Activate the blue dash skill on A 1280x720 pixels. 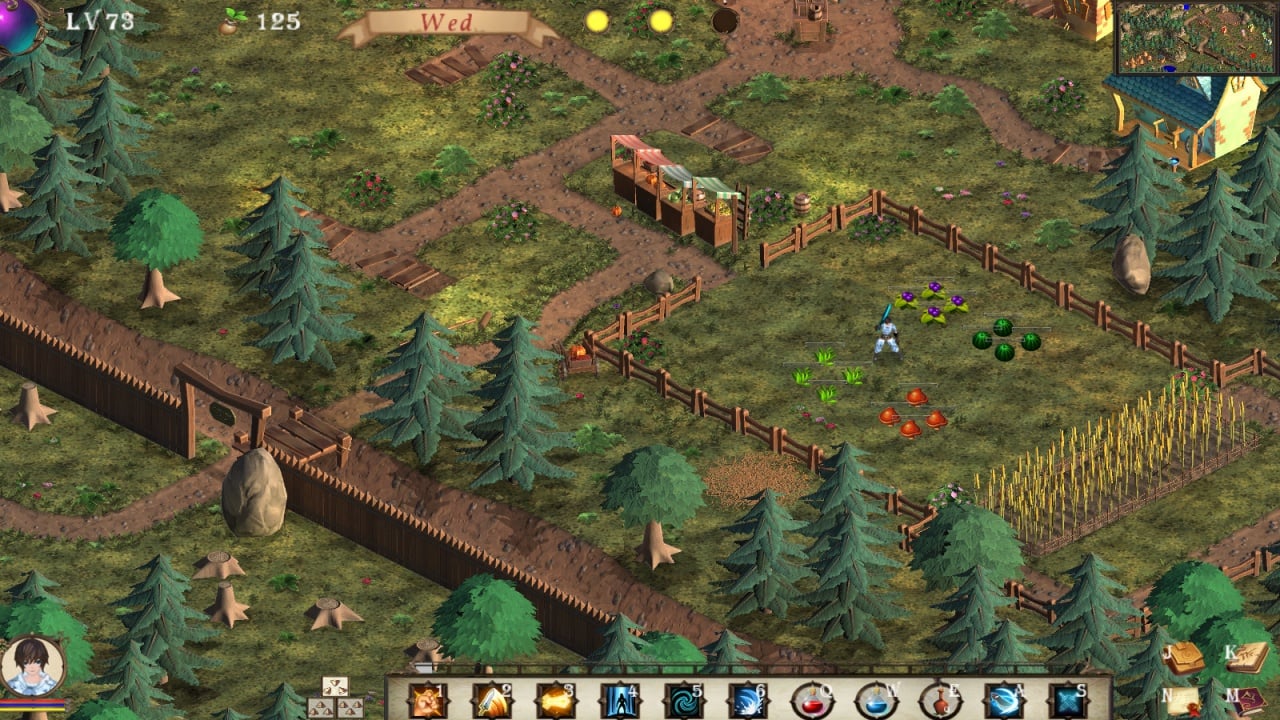[1003, 701]
